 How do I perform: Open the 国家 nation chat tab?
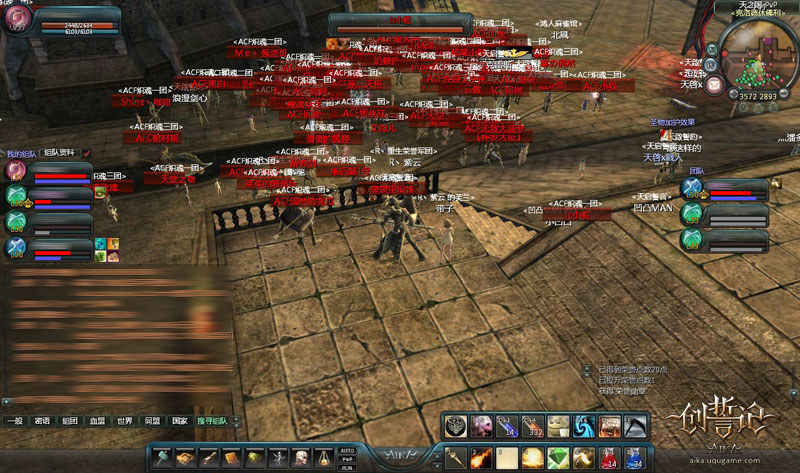point(179,421)
